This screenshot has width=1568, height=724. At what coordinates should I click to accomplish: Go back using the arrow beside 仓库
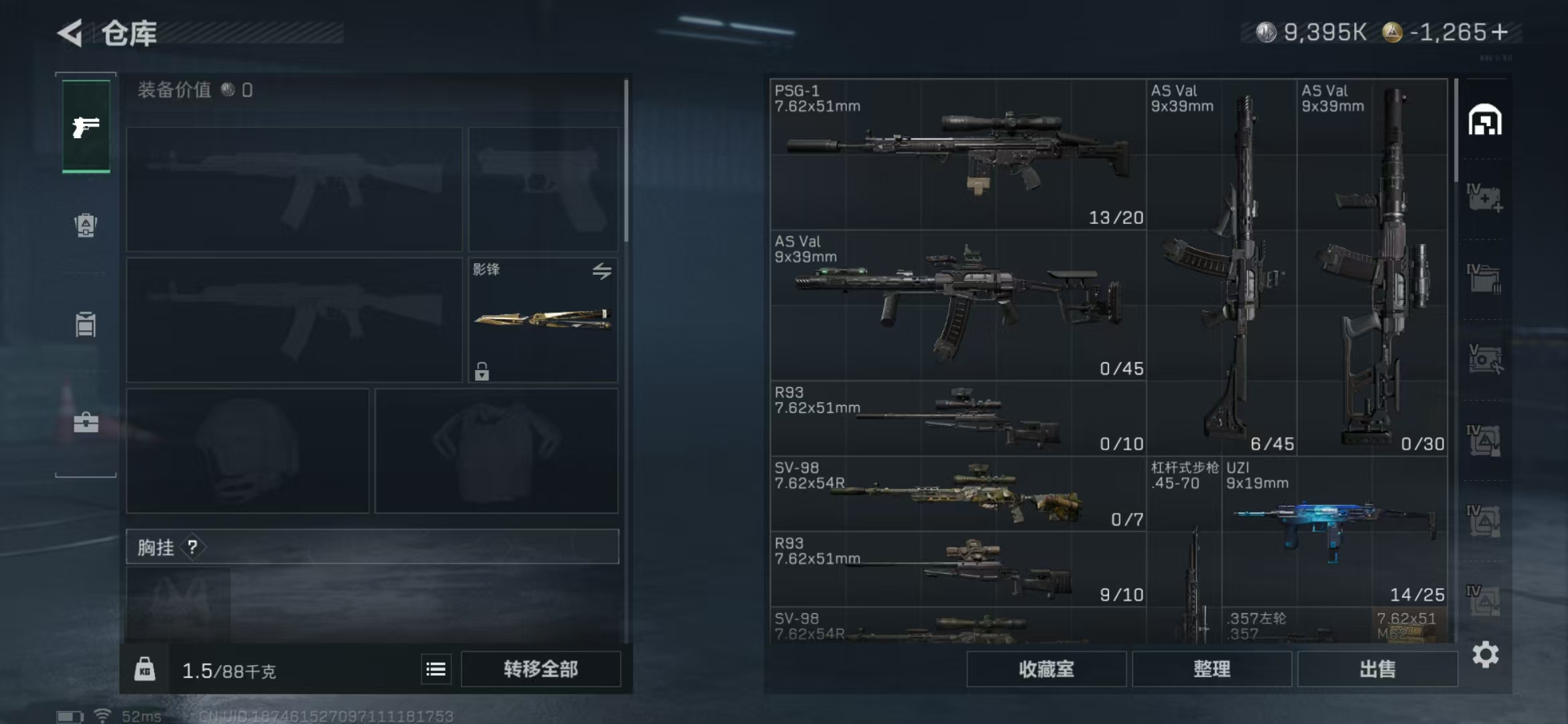[x=70, y=33]
